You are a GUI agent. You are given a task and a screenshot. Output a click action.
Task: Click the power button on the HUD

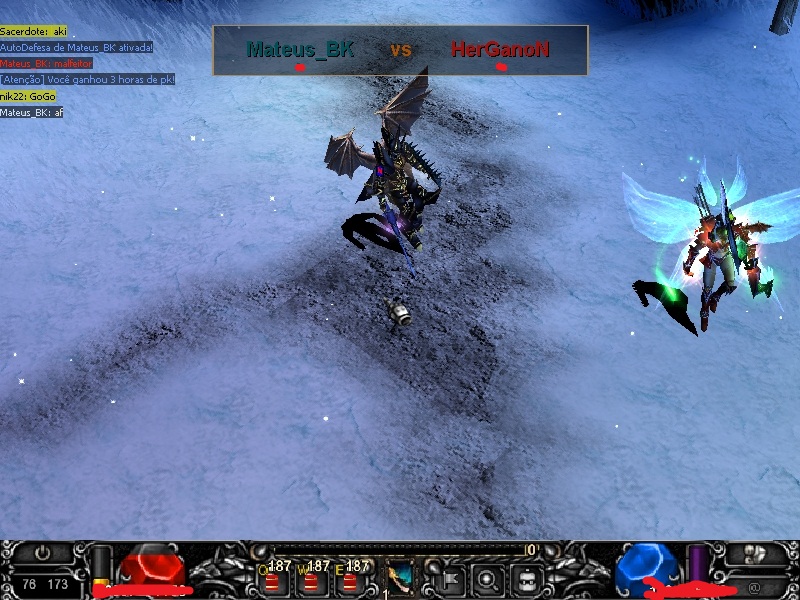[42, 552]
